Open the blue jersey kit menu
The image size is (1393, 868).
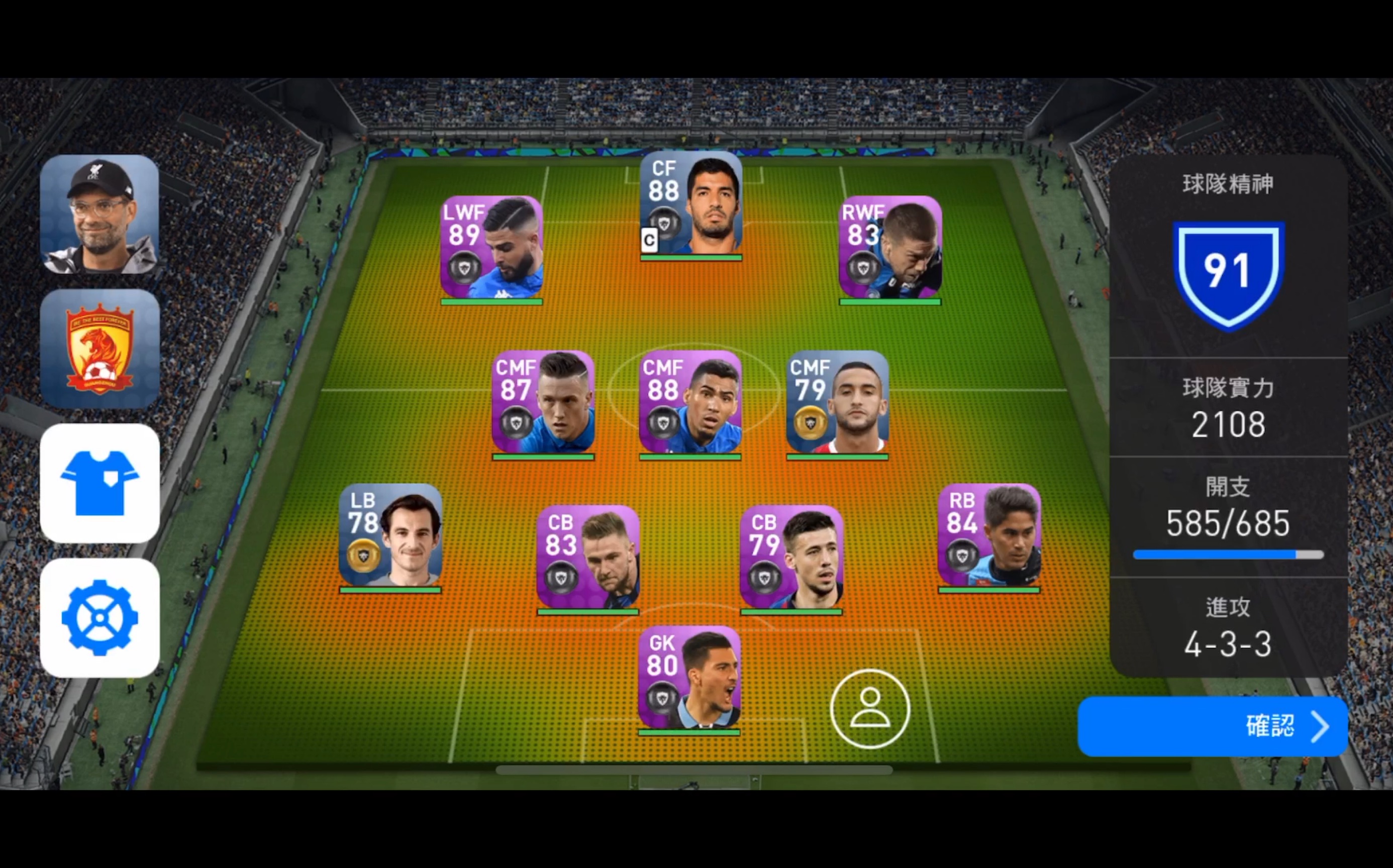(x=99, y=483)
